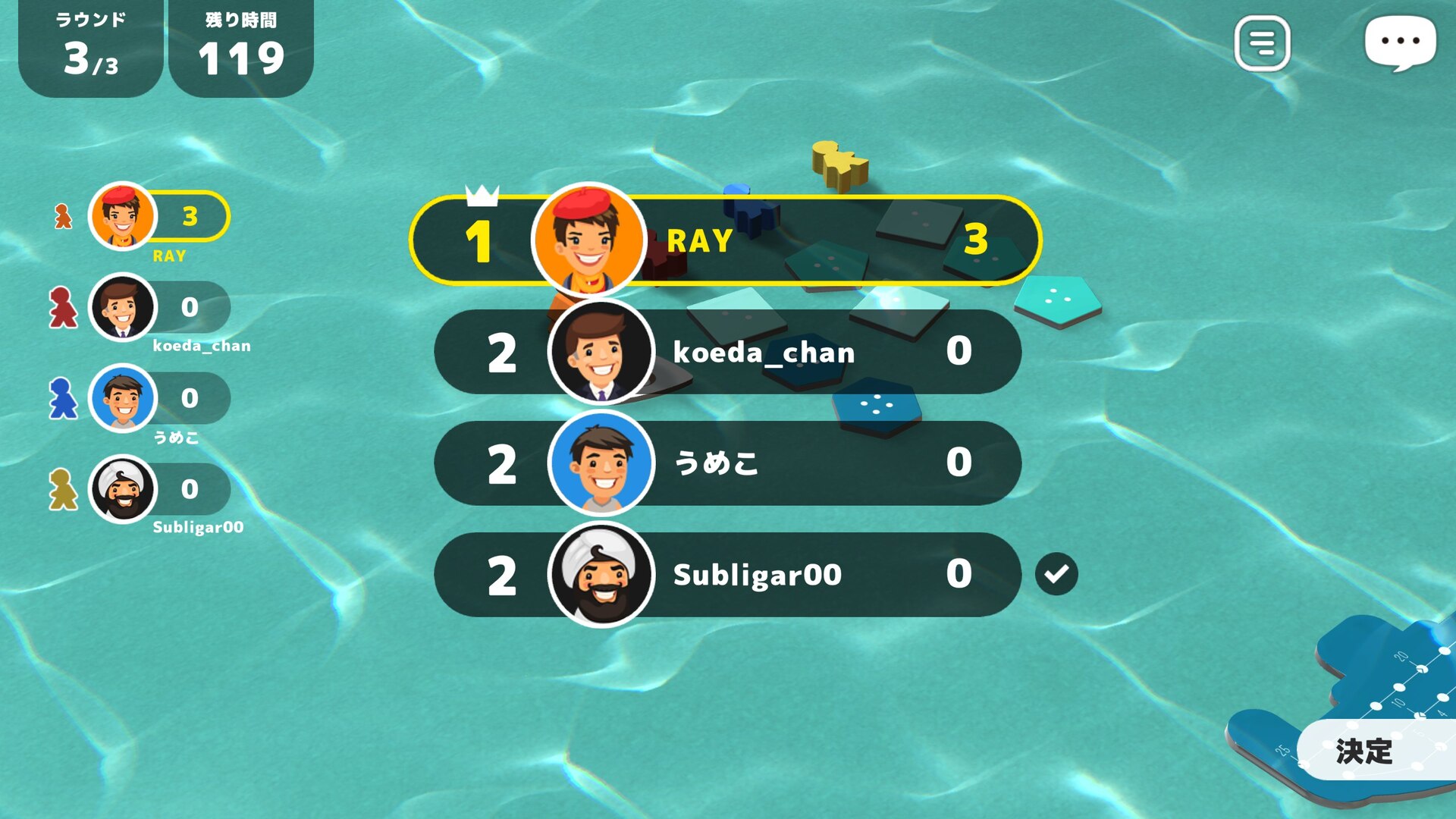Choose うめこ's ranking row
Viewport: 1456px width, 819px height.
click(728, 463)
